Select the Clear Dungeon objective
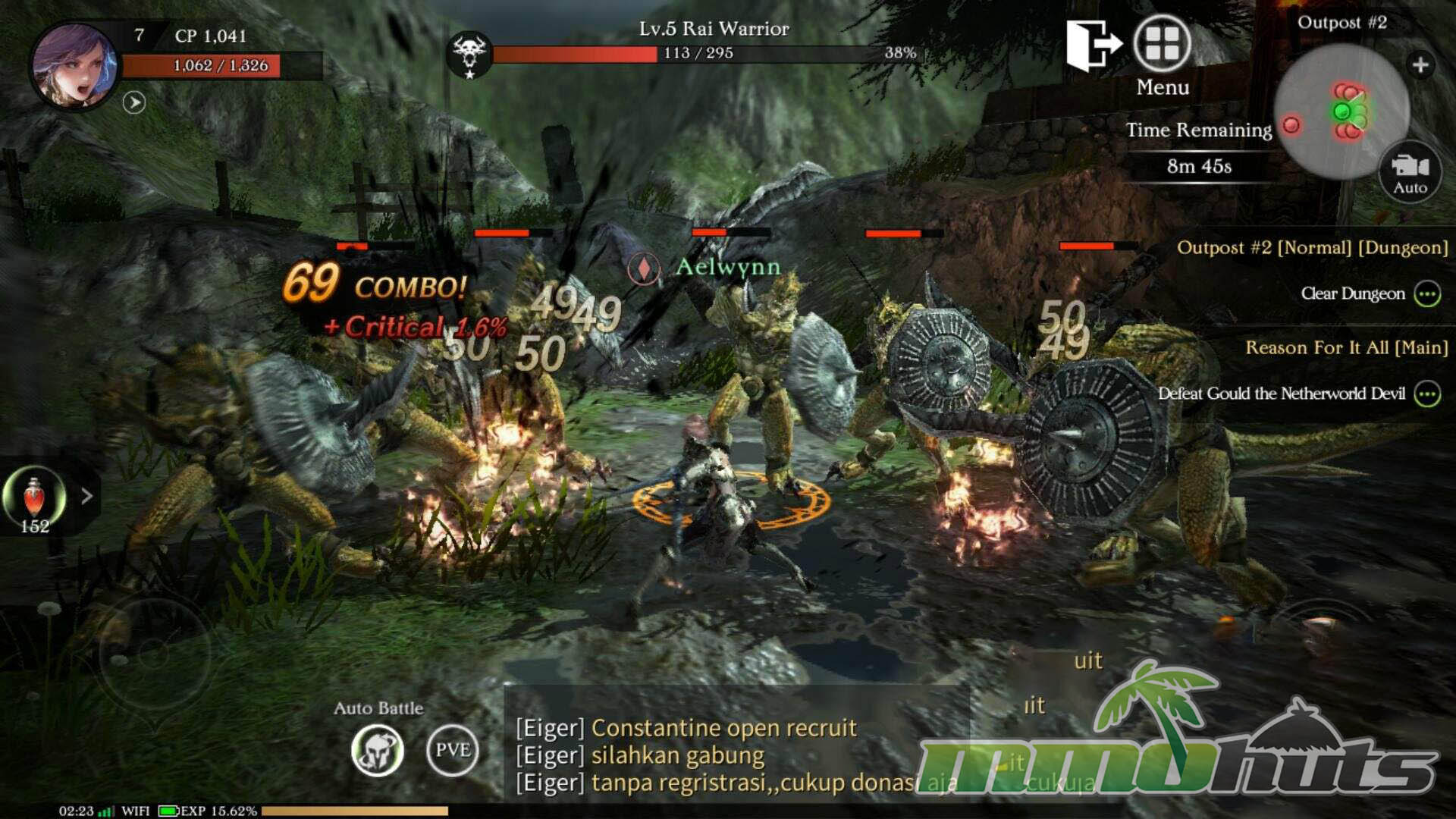 tap(1353, 293)
